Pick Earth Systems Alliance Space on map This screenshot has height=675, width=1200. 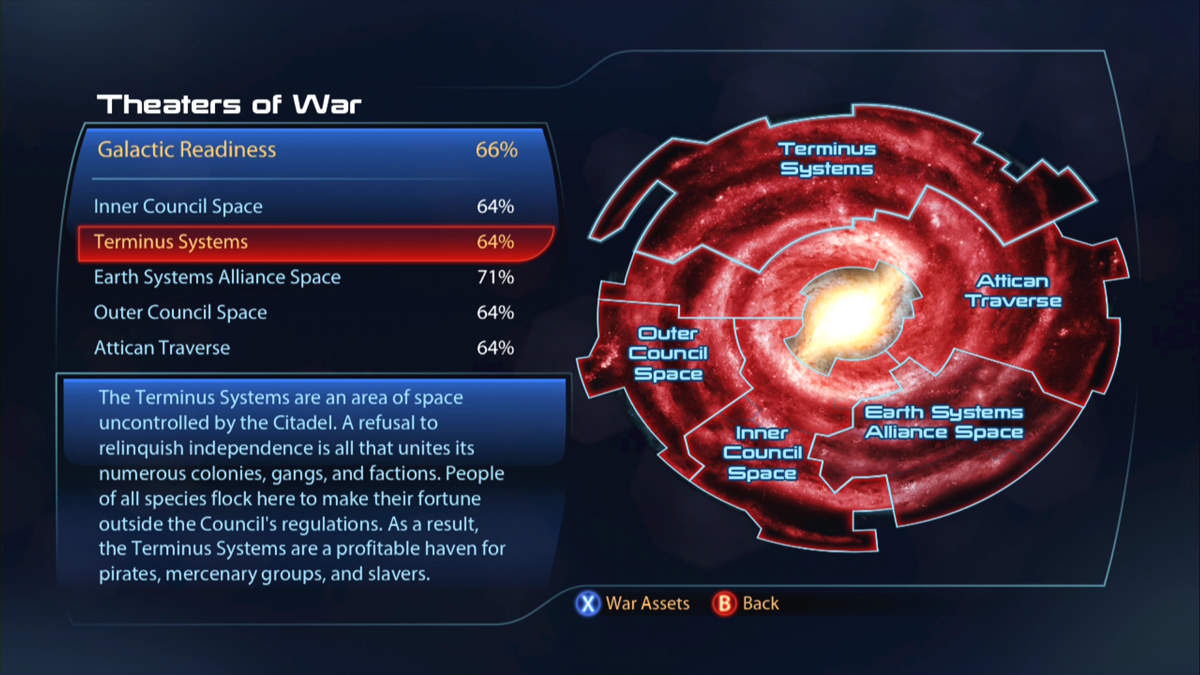(943, 422)
